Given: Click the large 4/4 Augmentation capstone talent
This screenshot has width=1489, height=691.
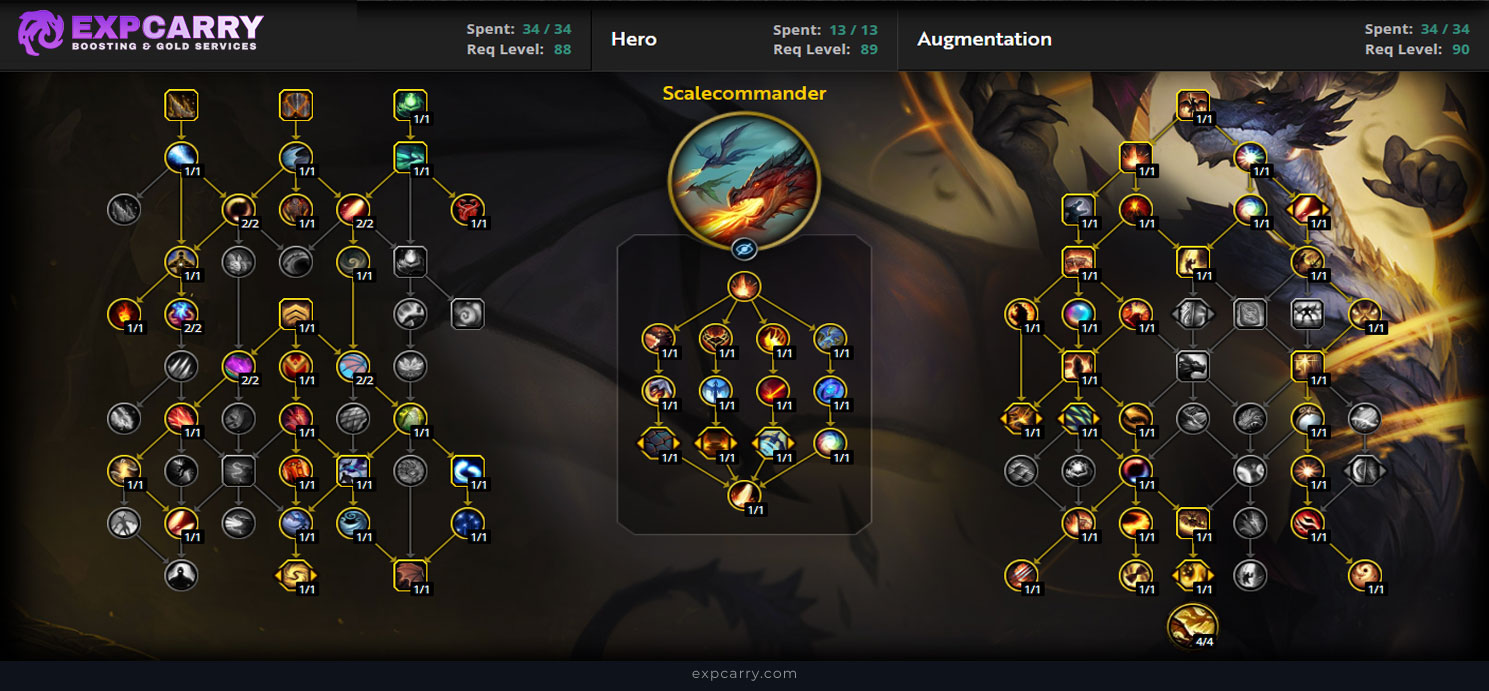Looking at the screenshot, I should 1192,625.
